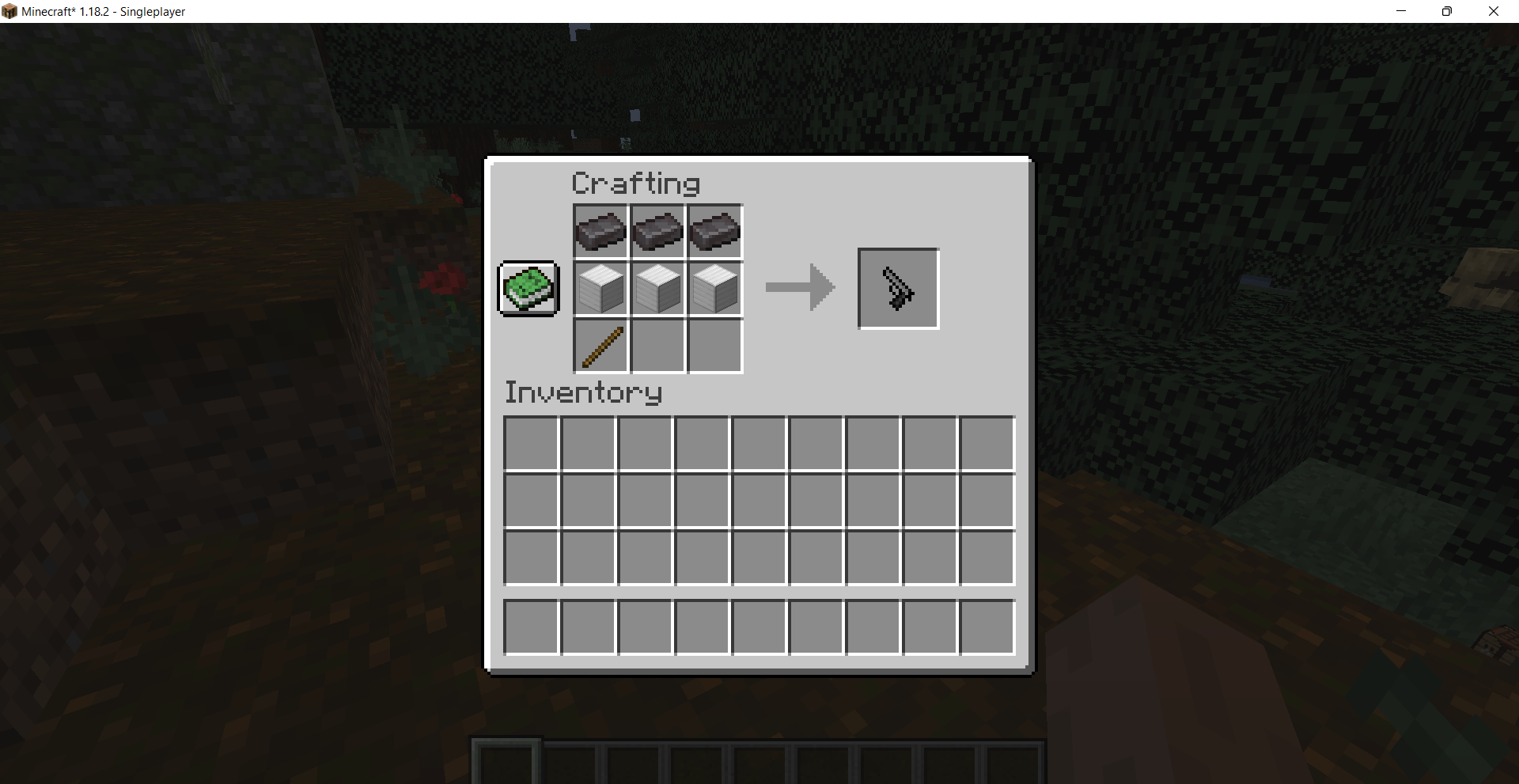Select the netherite ingot in the top-middle slot
Image resolution: width=1519 pixels, height=784 pixels.
pos(657,231)
